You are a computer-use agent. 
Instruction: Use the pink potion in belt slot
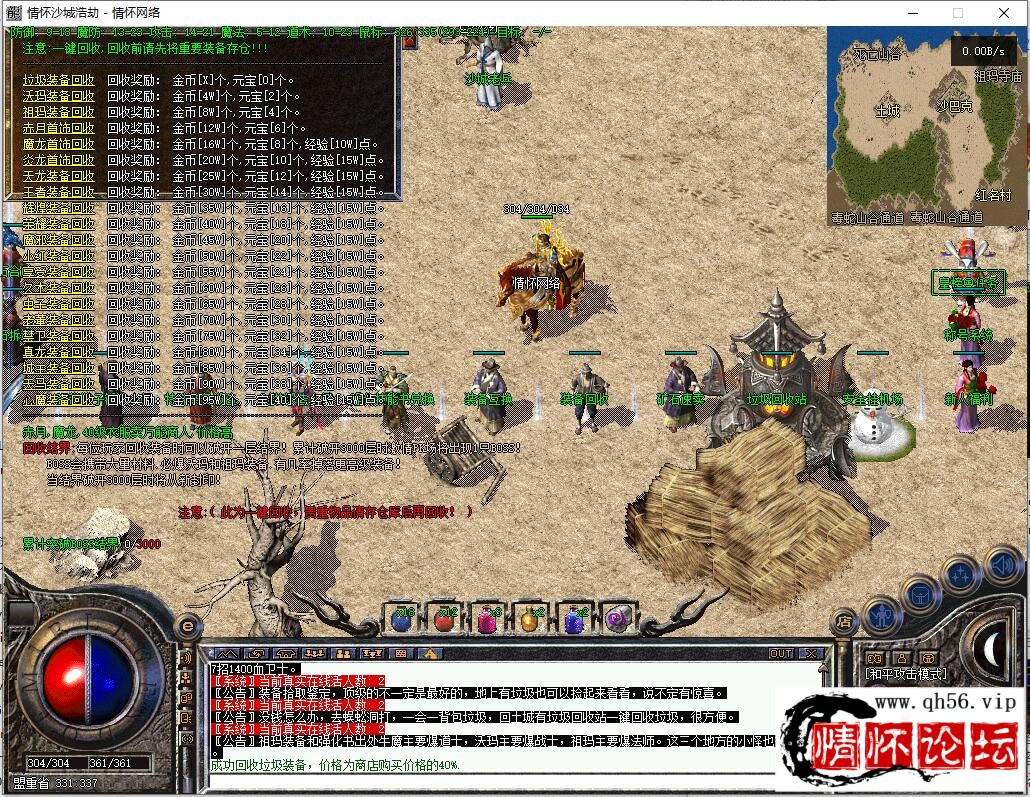487,619
